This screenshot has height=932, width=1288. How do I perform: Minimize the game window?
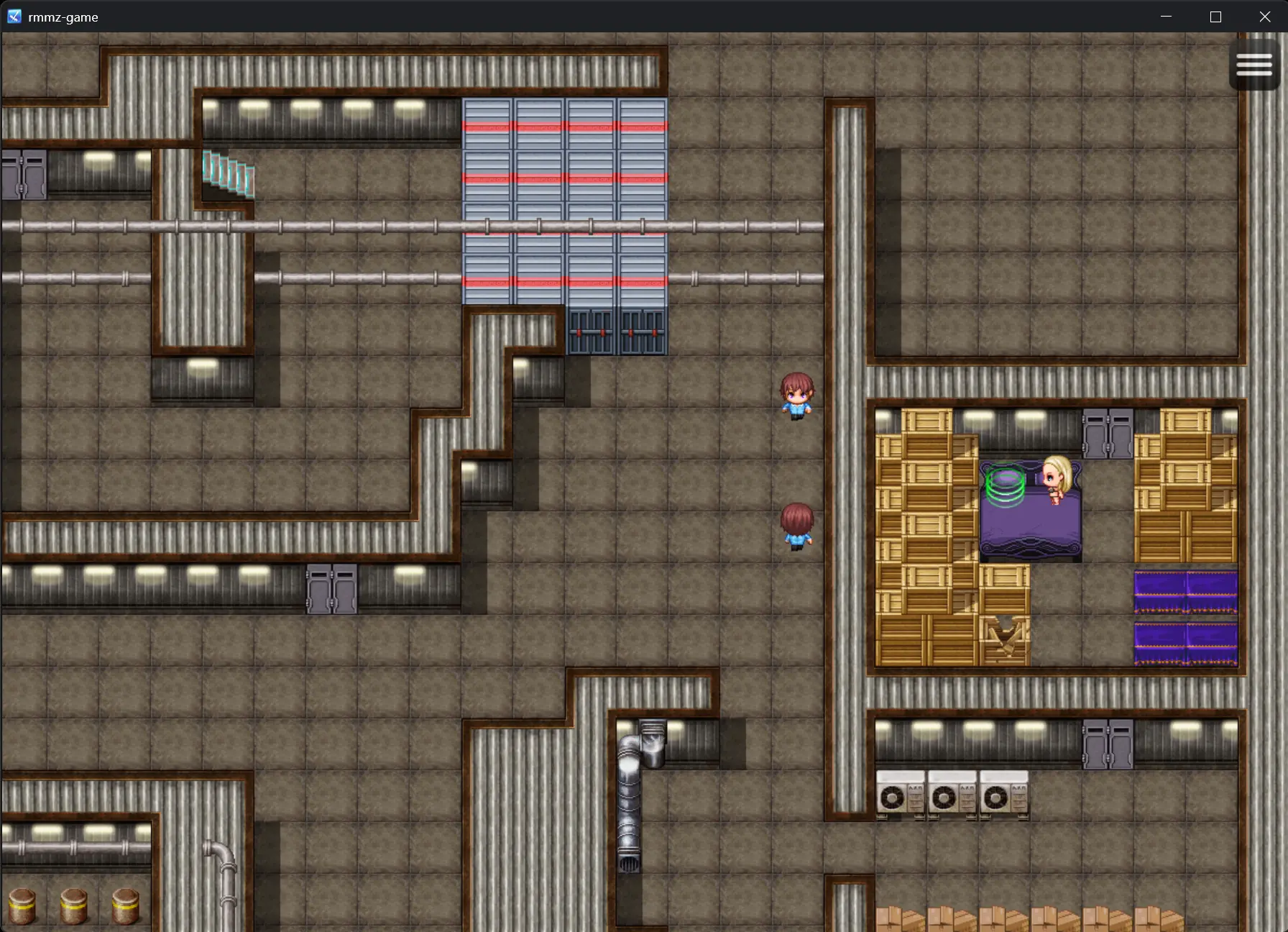tap(1166, 17)
